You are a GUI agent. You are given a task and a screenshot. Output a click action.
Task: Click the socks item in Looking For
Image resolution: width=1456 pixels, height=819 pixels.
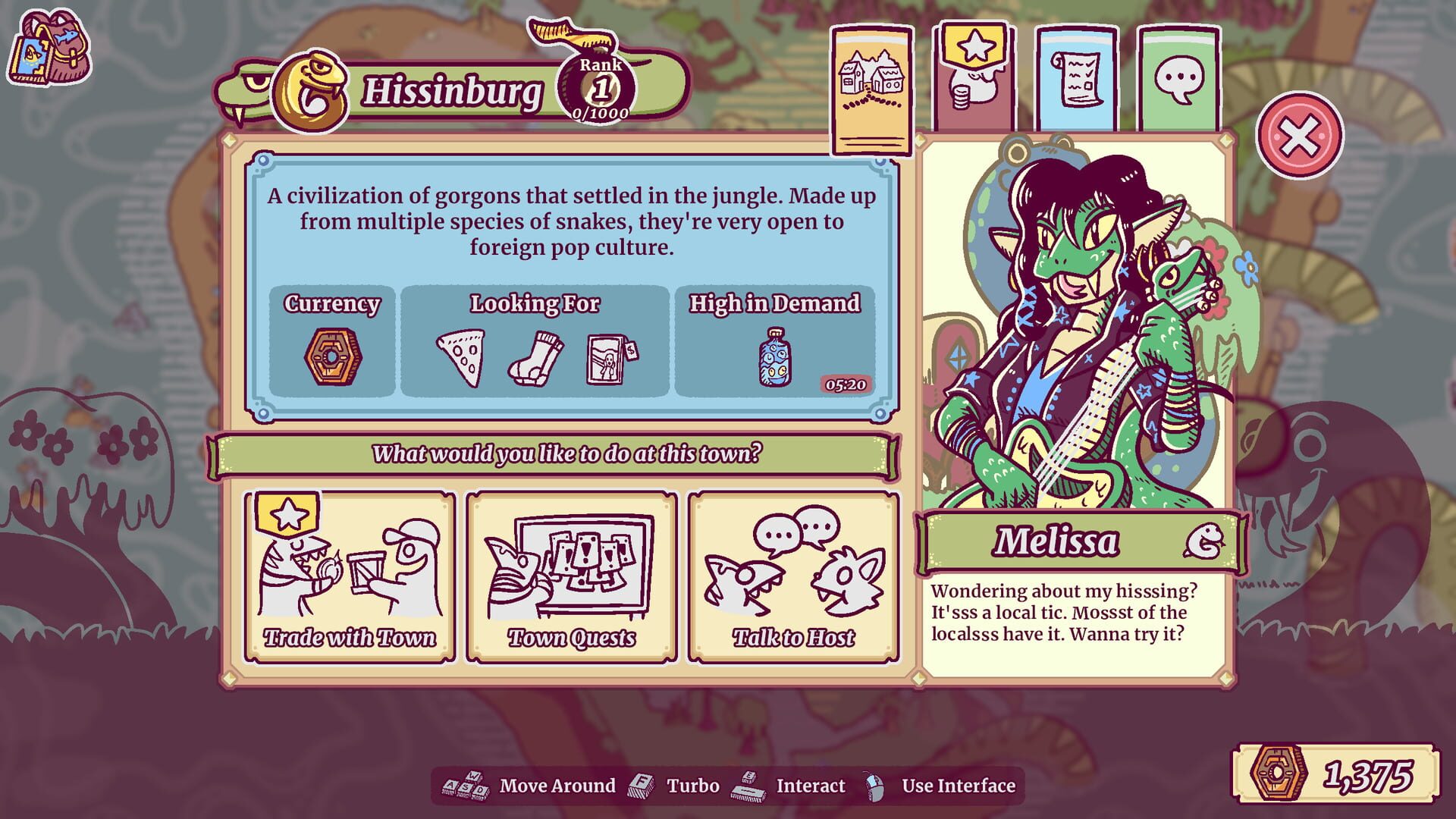coord(535,360)
